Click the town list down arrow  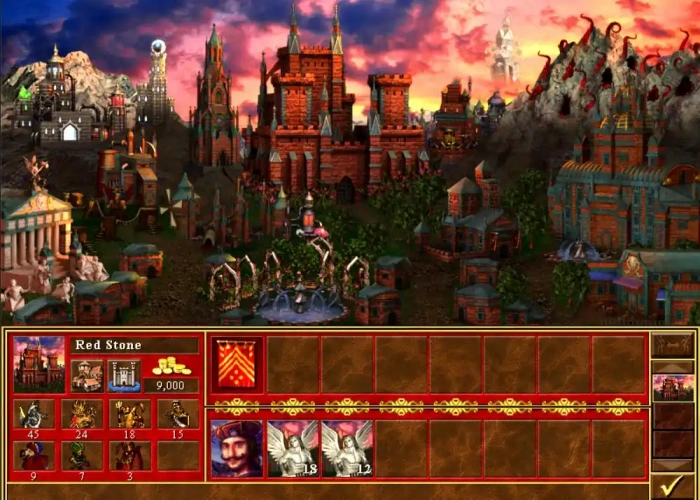click(x=672, y=465)
